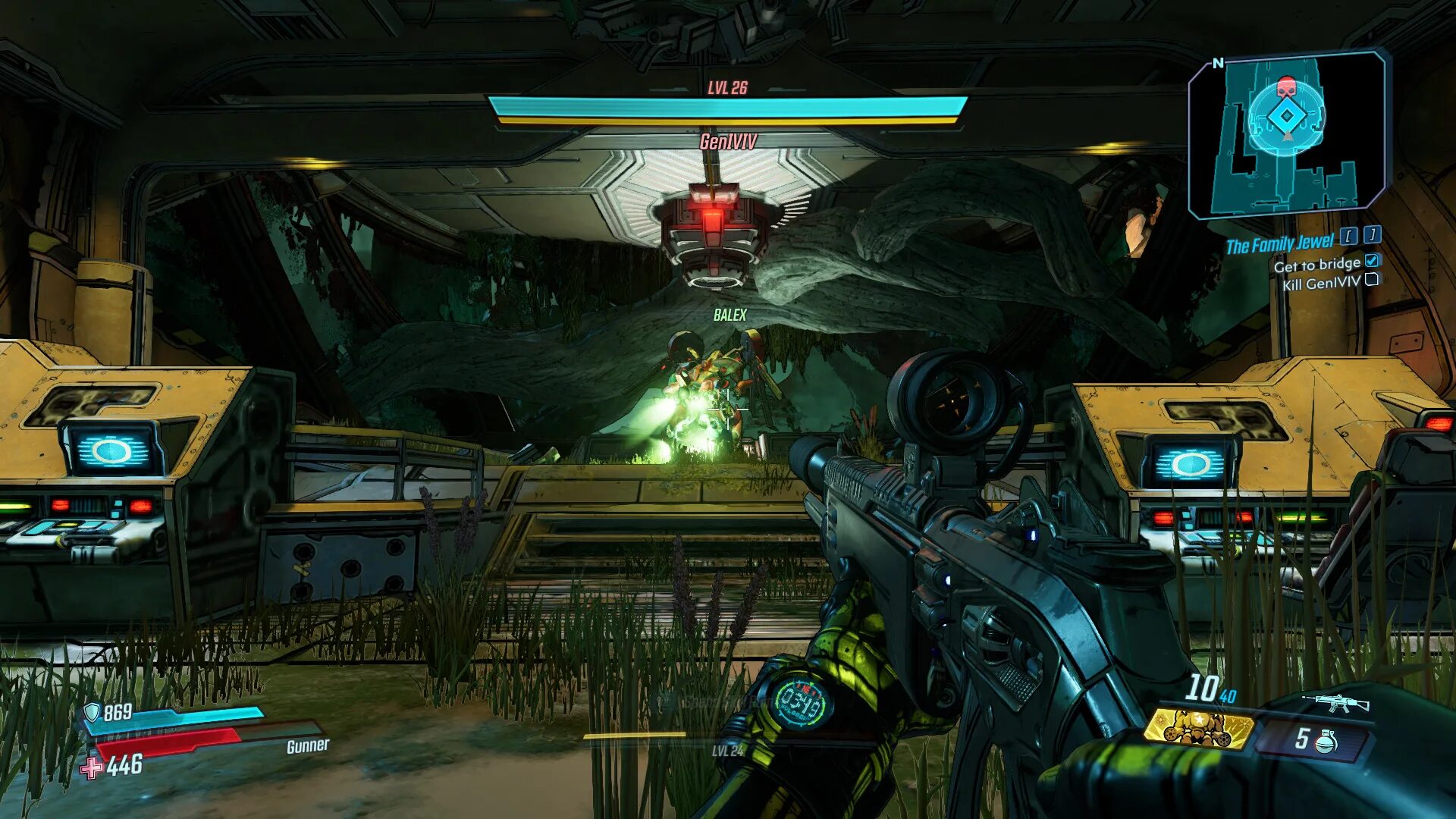
Task: Select The Family Jewel quest title
Action: (1279, 244)
